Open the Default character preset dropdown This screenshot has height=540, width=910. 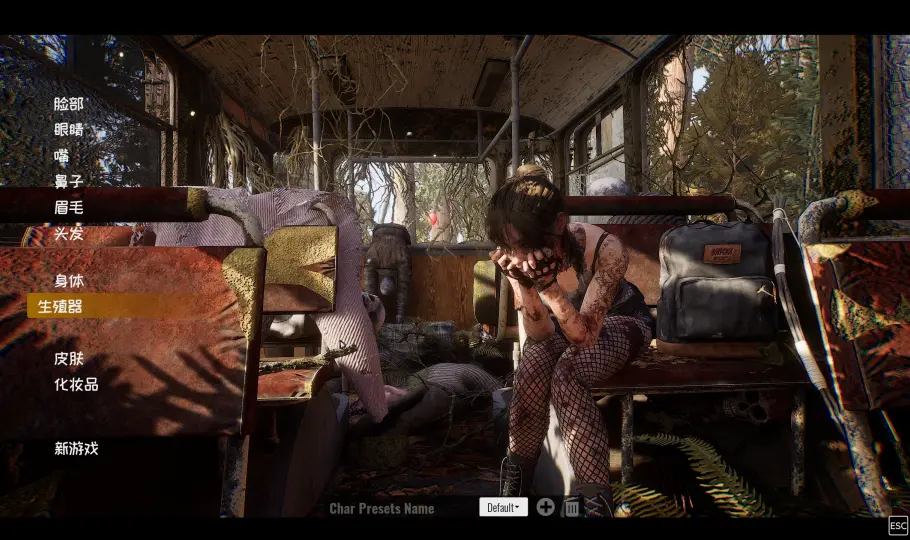(503, 507)
